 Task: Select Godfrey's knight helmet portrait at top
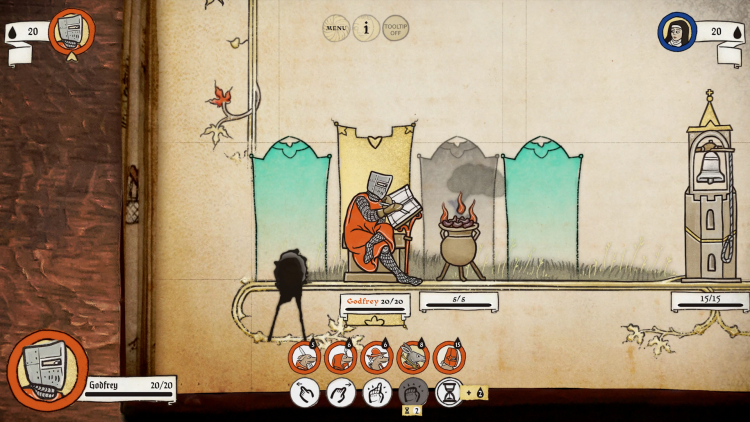[70, 31]
